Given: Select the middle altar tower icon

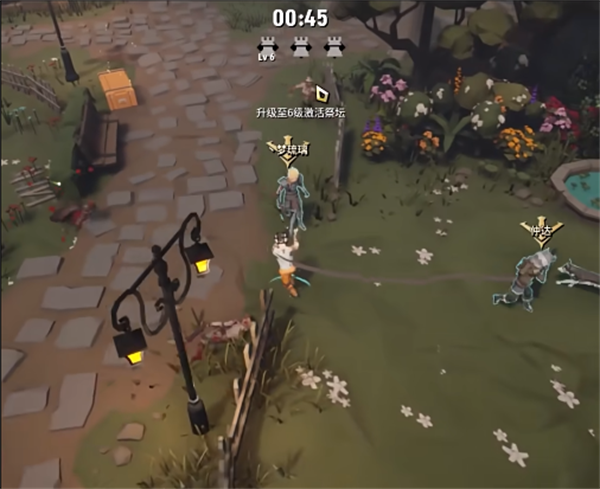Looking at the screenshot, I should 300,46.
